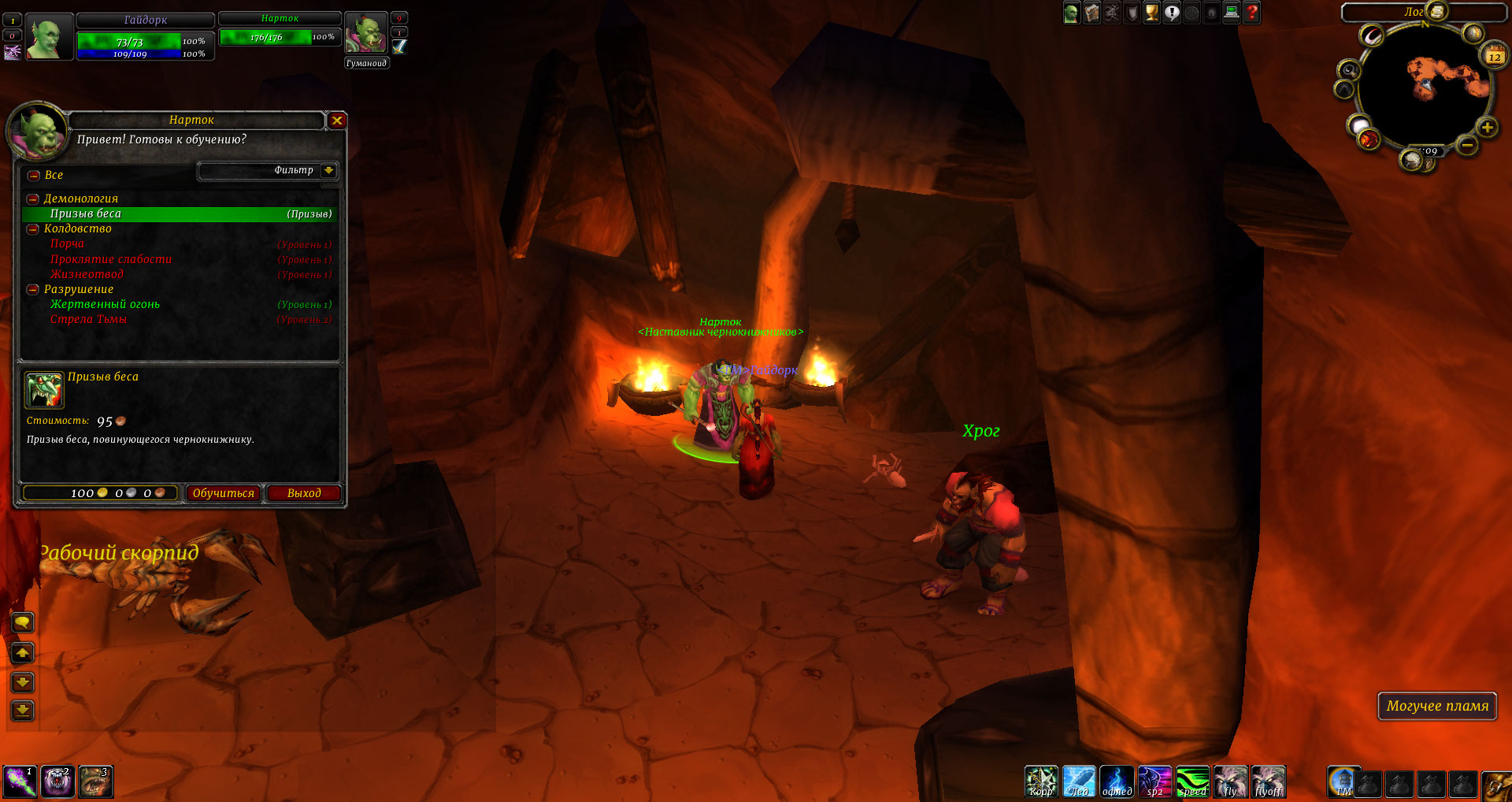Cast the green shadow bolt in slot 1
Viewport: 1512px width, 802px height.
coord(18,782)
